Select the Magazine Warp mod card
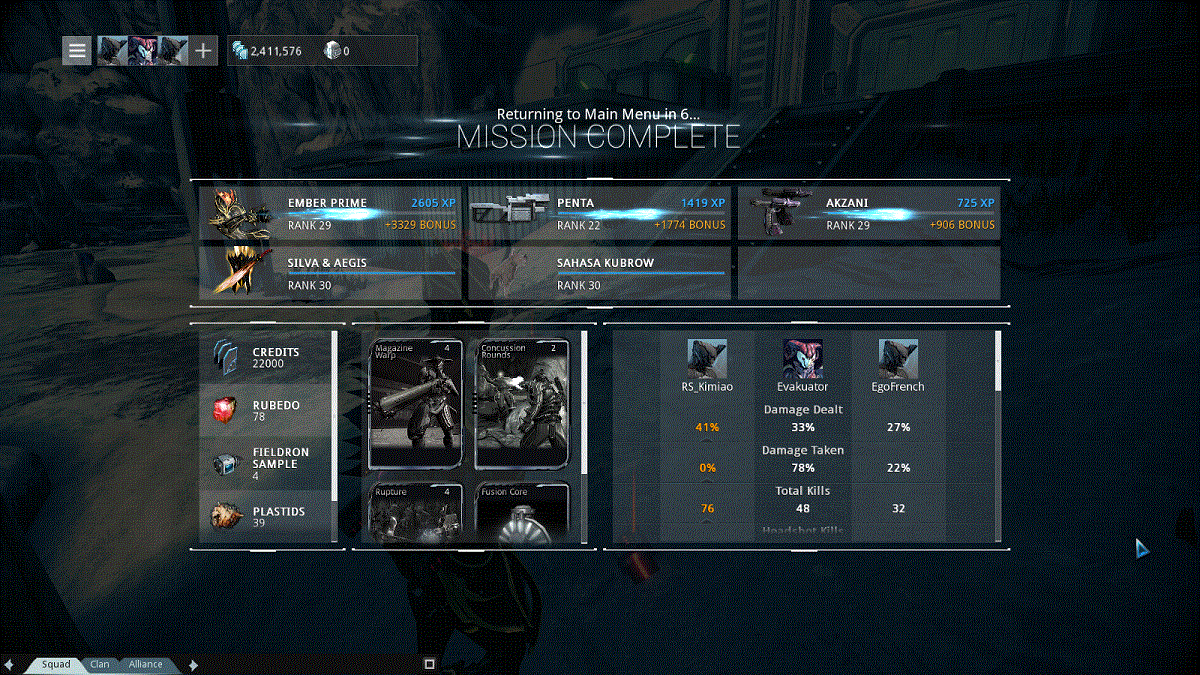This screenshot has width=1200, height=675. 416,403
